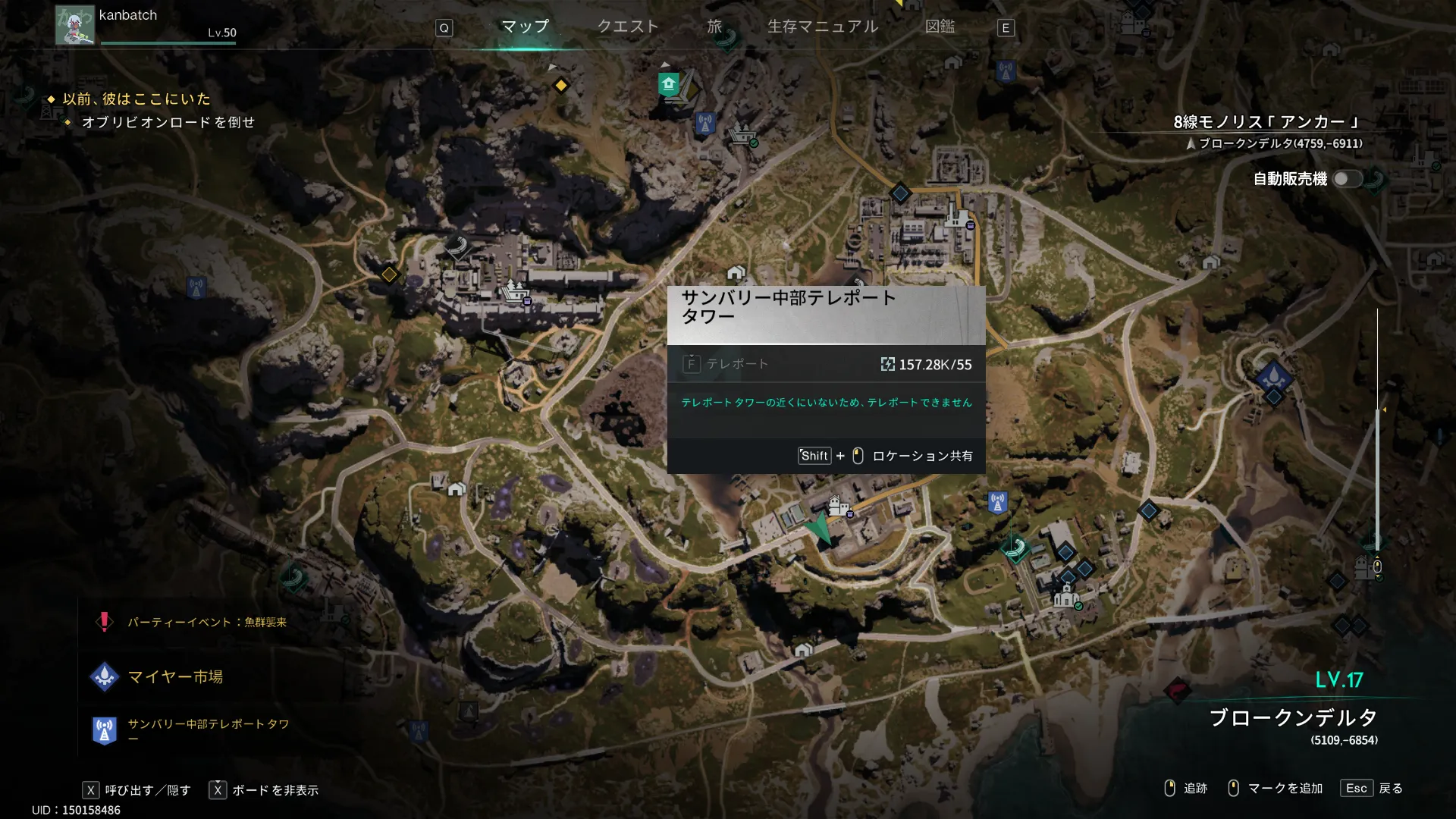Toggle the 自動販売機 switch
Viewport: 1456px width, 819px height.
[1348, 179]
